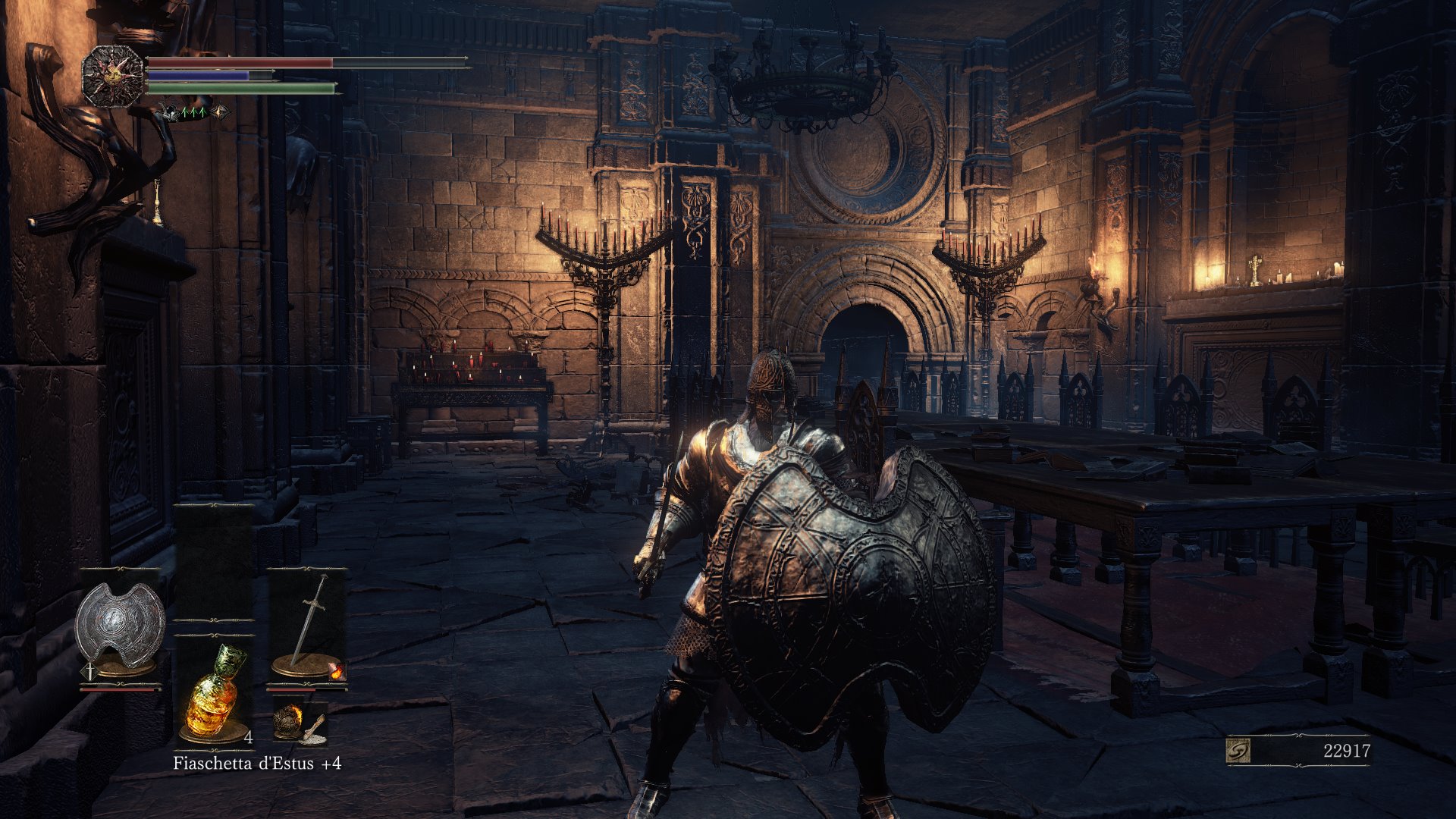
Task: Click the diamond-shaped status icon under stamina
Action: coord(221,112)
